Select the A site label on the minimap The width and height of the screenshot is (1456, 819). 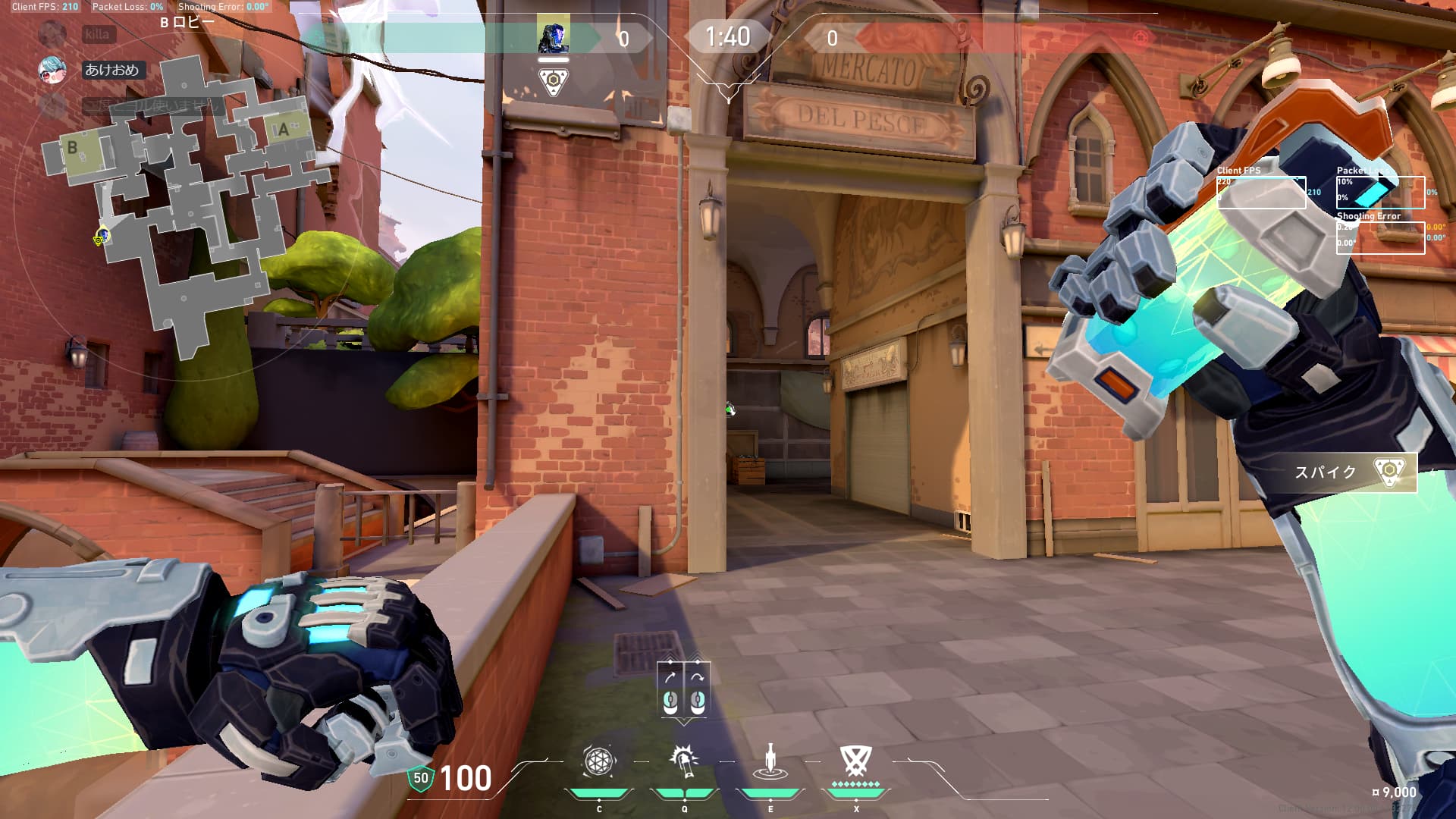coord(284,130)
